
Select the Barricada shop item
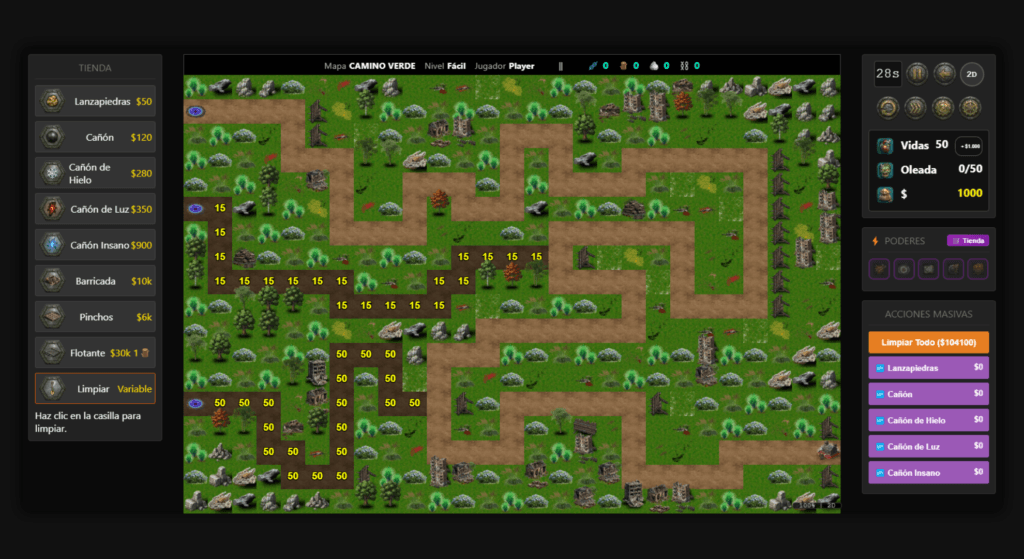(95, 281)
